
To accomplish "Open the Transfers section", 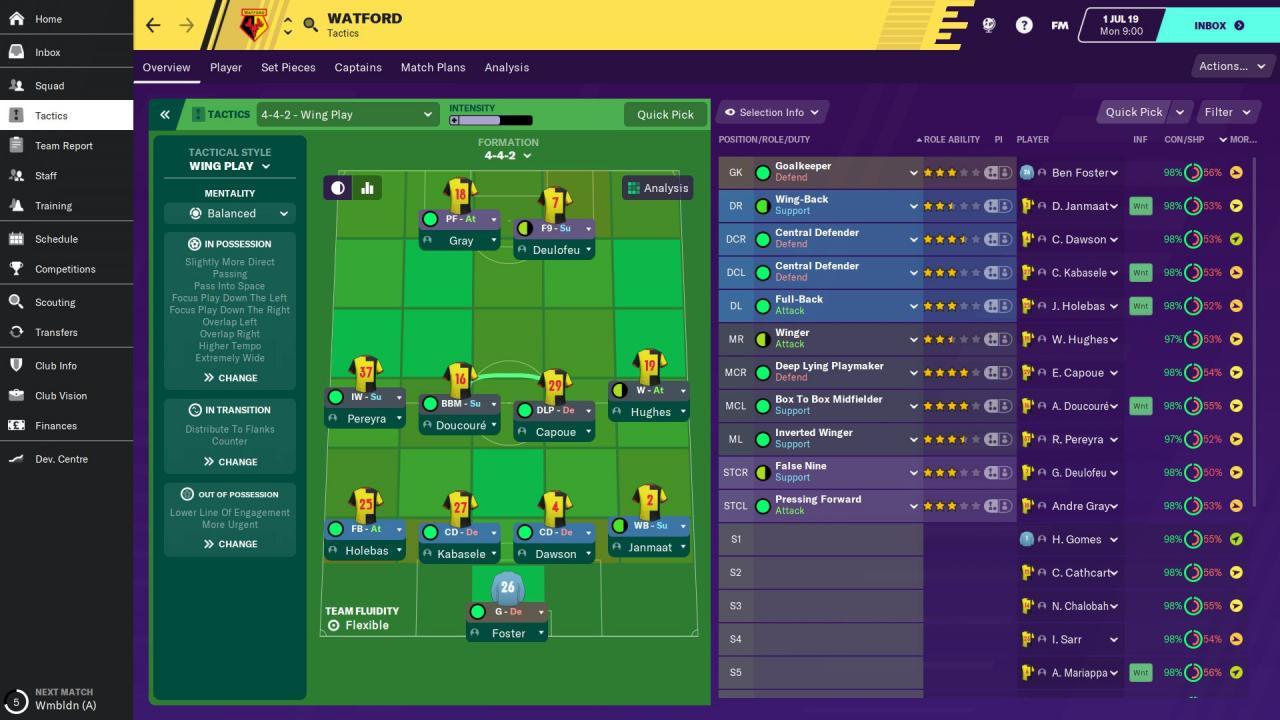I will [55, 332].
